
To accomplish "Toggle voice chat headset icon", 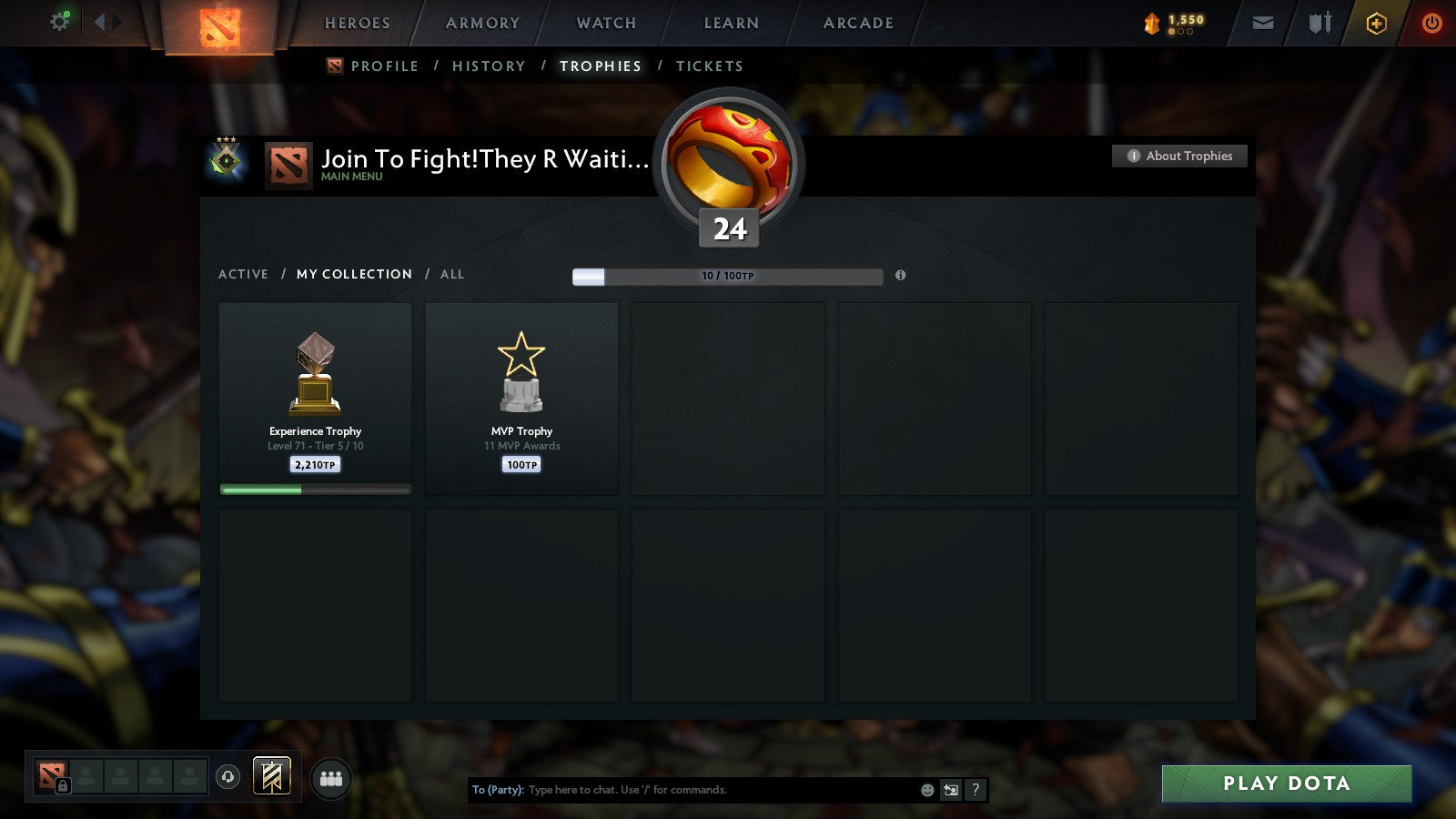I will (228, 779).
